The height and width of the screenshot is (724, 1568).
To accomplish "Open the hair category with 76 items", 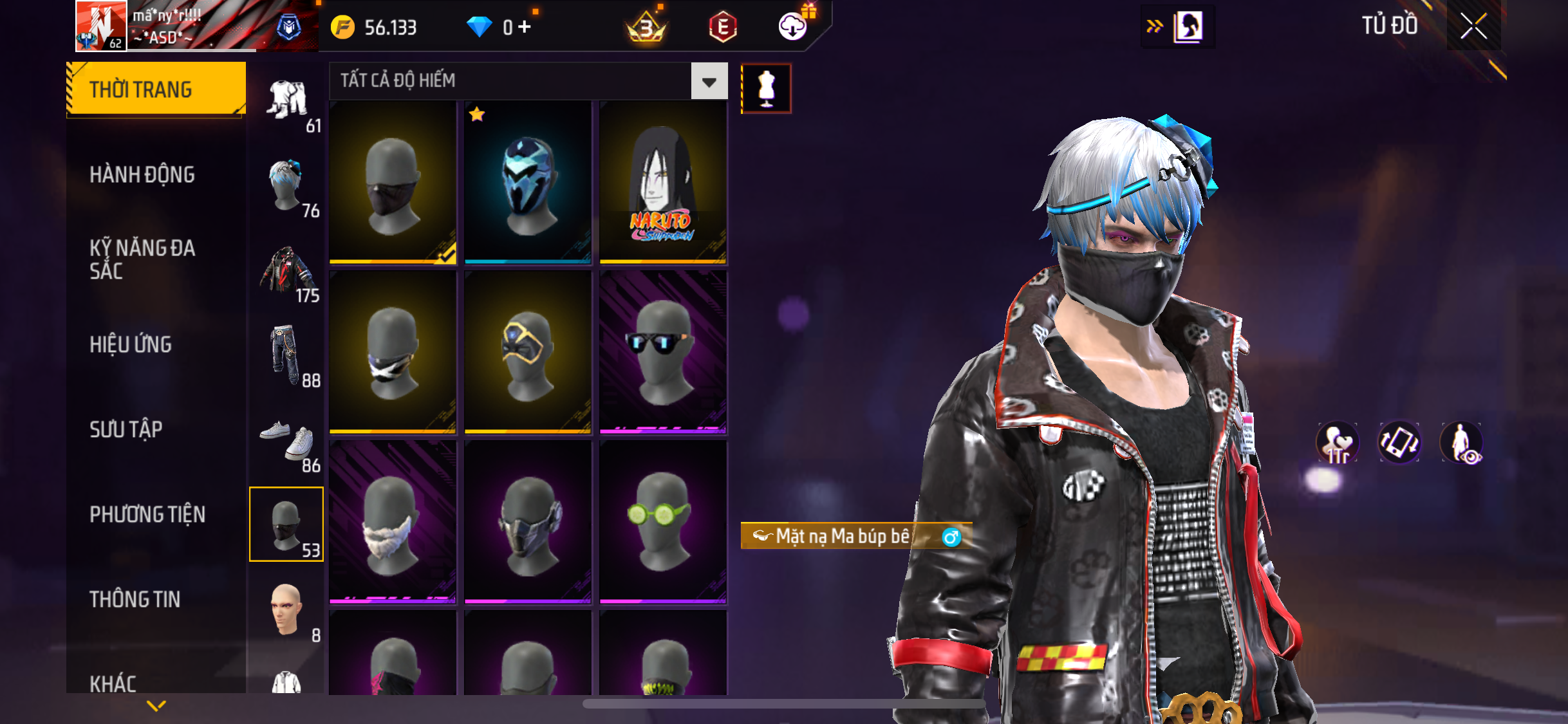I will [x=288, y=187].
